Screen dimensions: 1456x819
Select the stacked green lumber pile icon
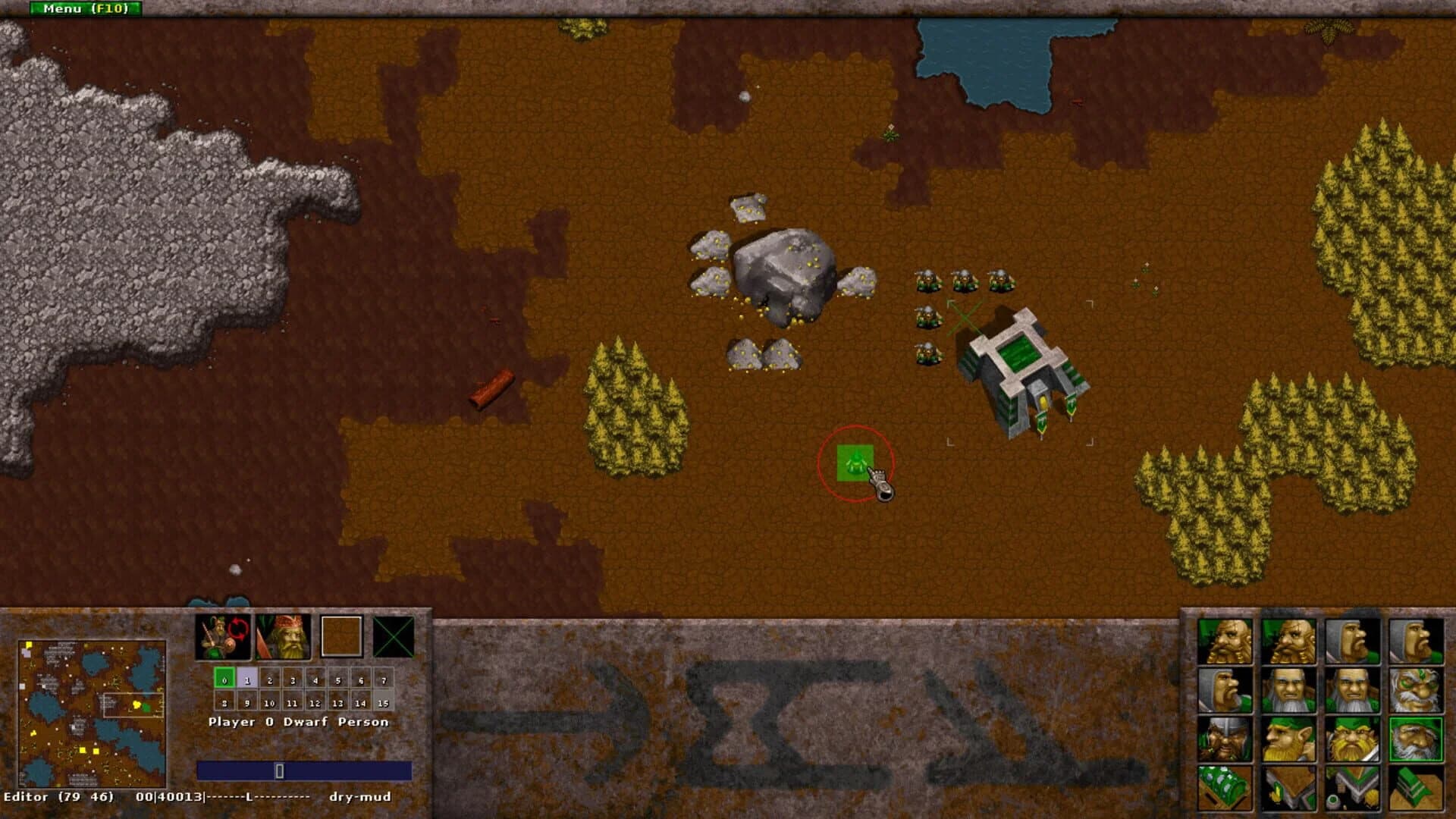[x=1414, y=787]
